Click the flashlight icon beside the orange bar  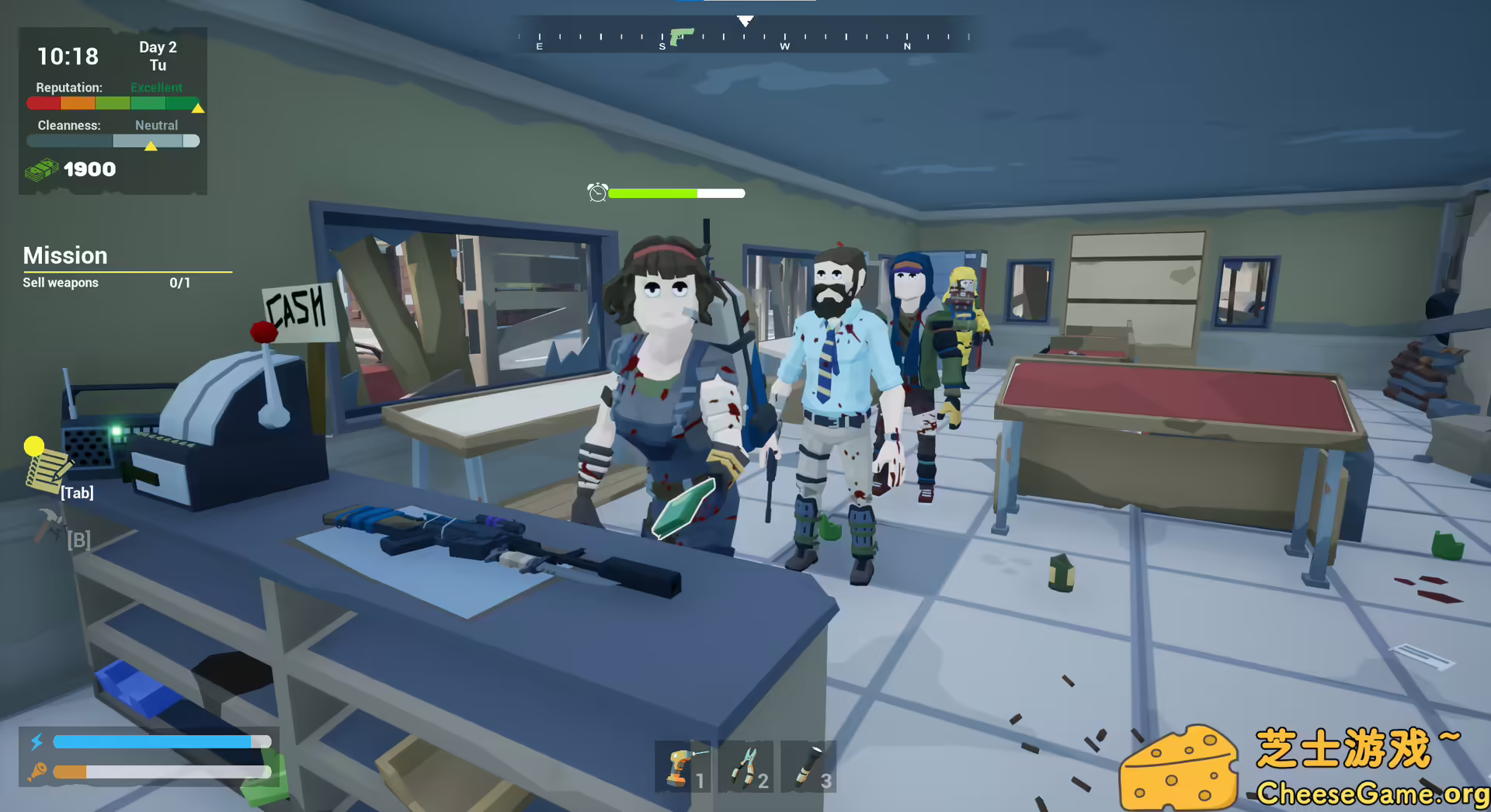tap(39, 772)
